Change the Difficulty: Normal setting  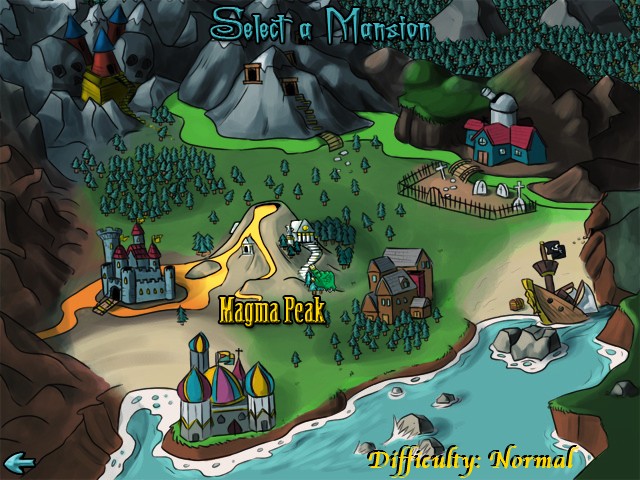tap(470, 460)
